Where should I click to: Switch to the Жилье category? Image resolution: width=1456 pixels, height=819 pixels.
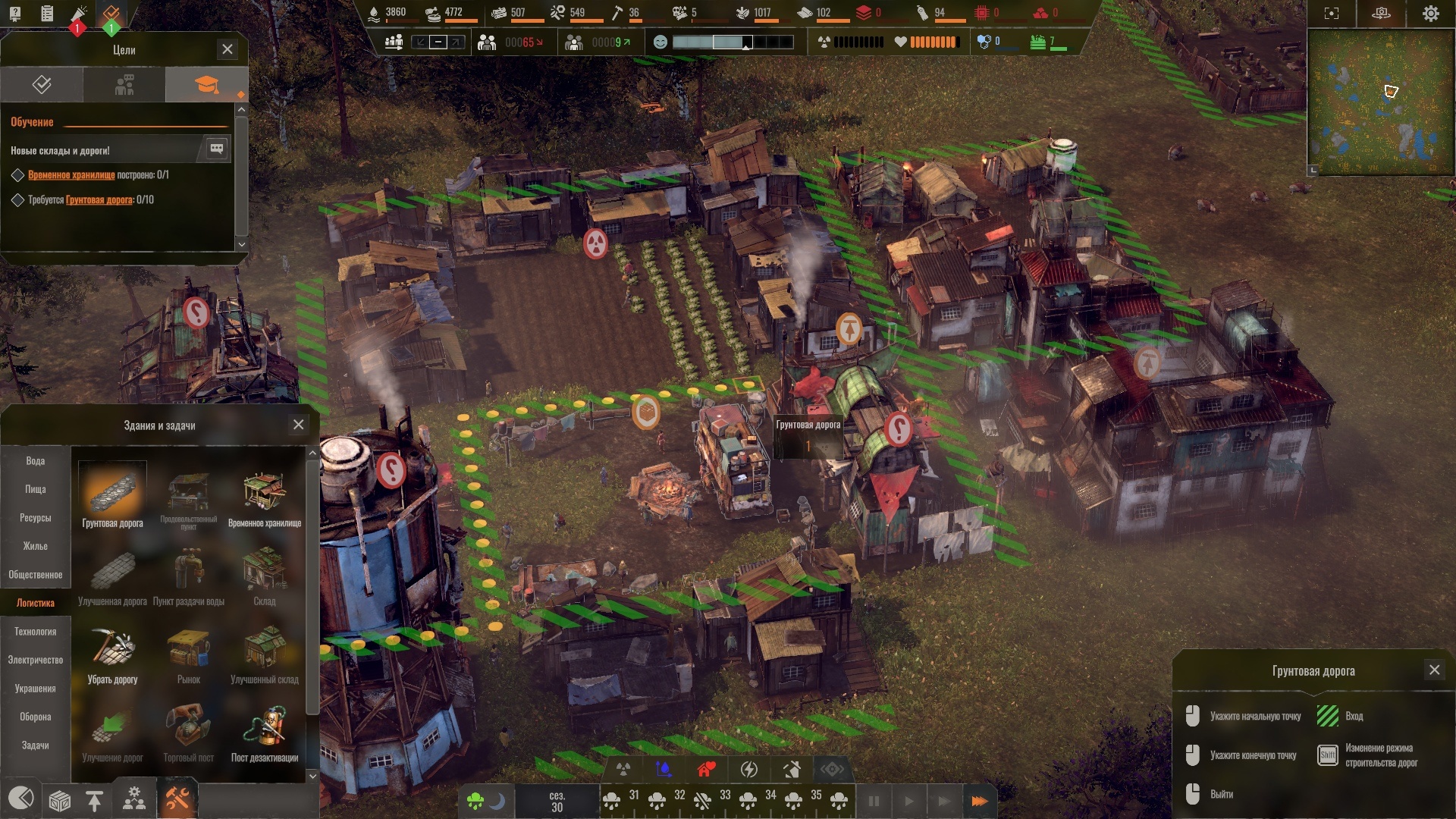36,546
